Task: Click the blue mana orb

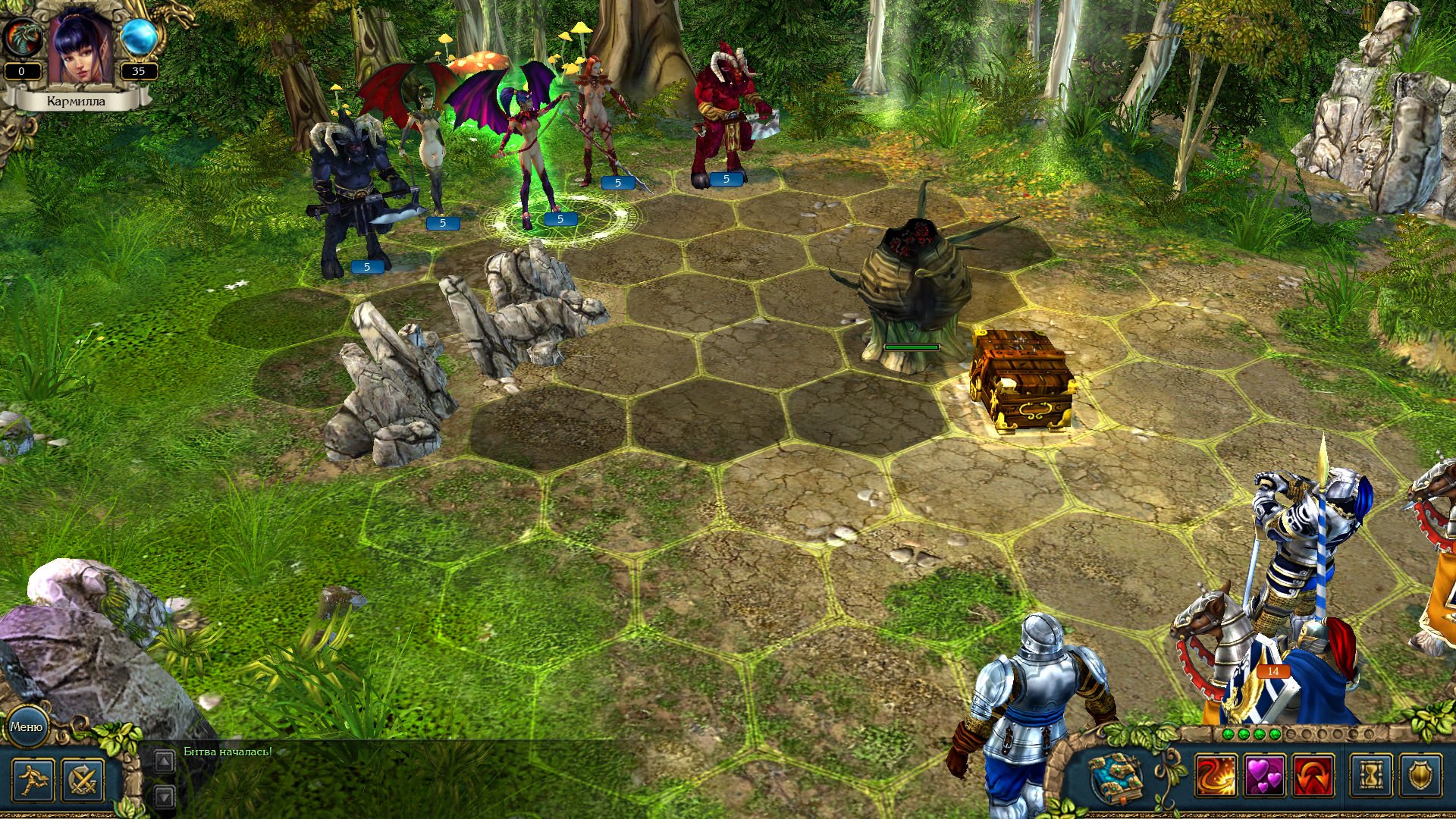Action: (x=139, y=36)
